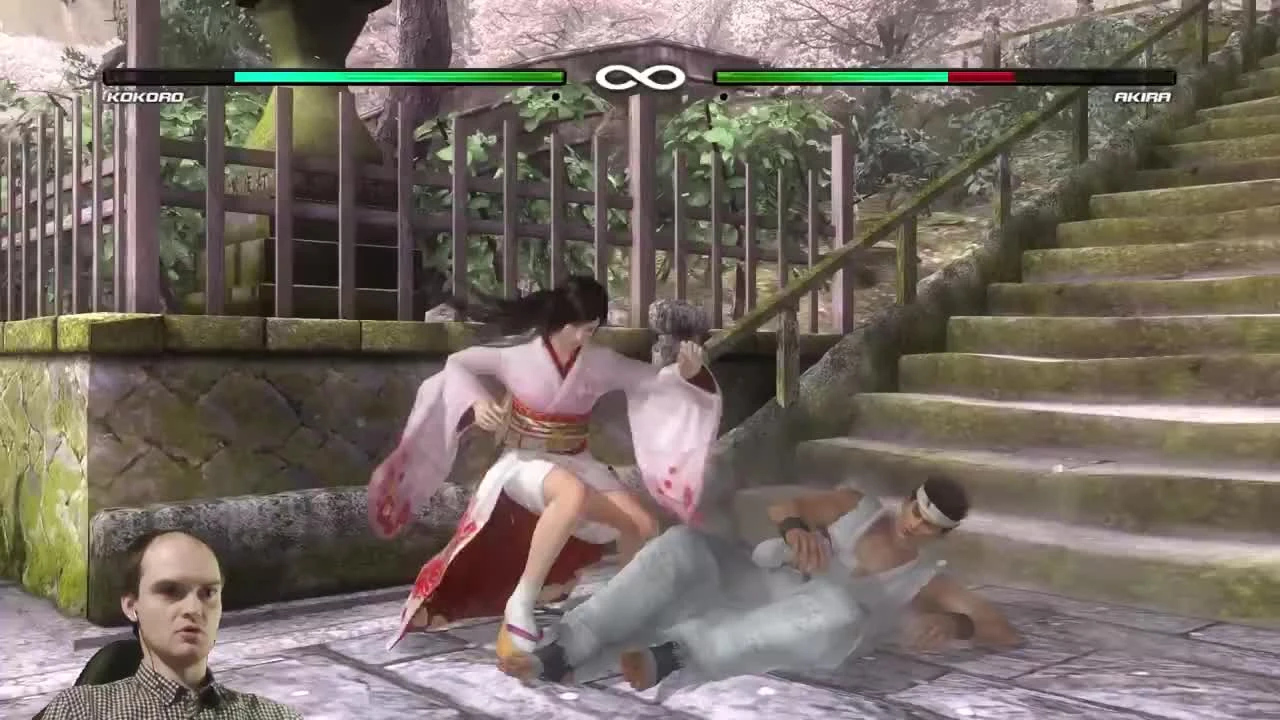Image resolution: width=1280 pixels, height=720 pixels.
Task: Click Kokoro's round-win dot indicator
Action: tap(554, 97)
